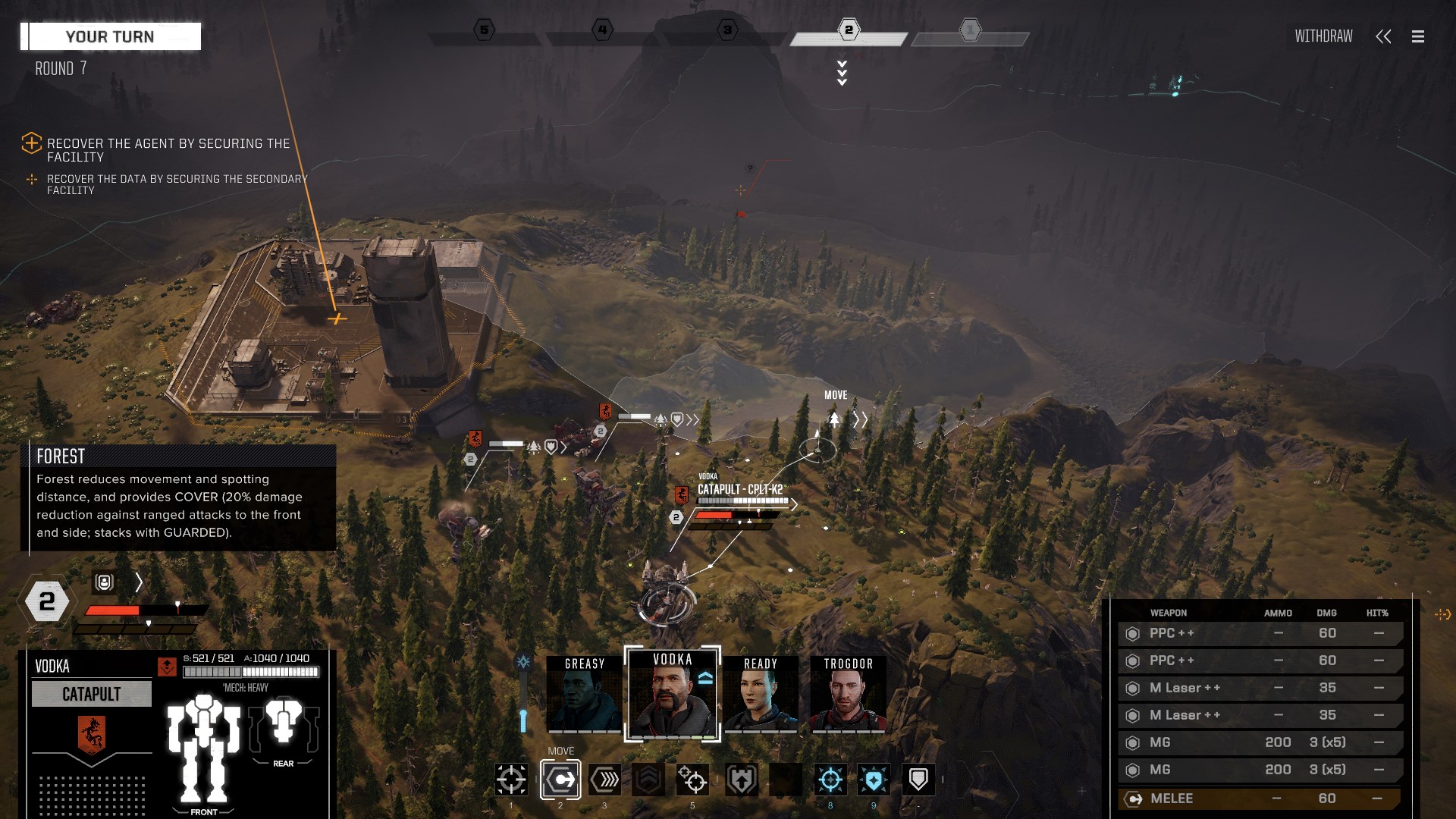
Task: Select the Brace action icon
Action: coord(739,780)
